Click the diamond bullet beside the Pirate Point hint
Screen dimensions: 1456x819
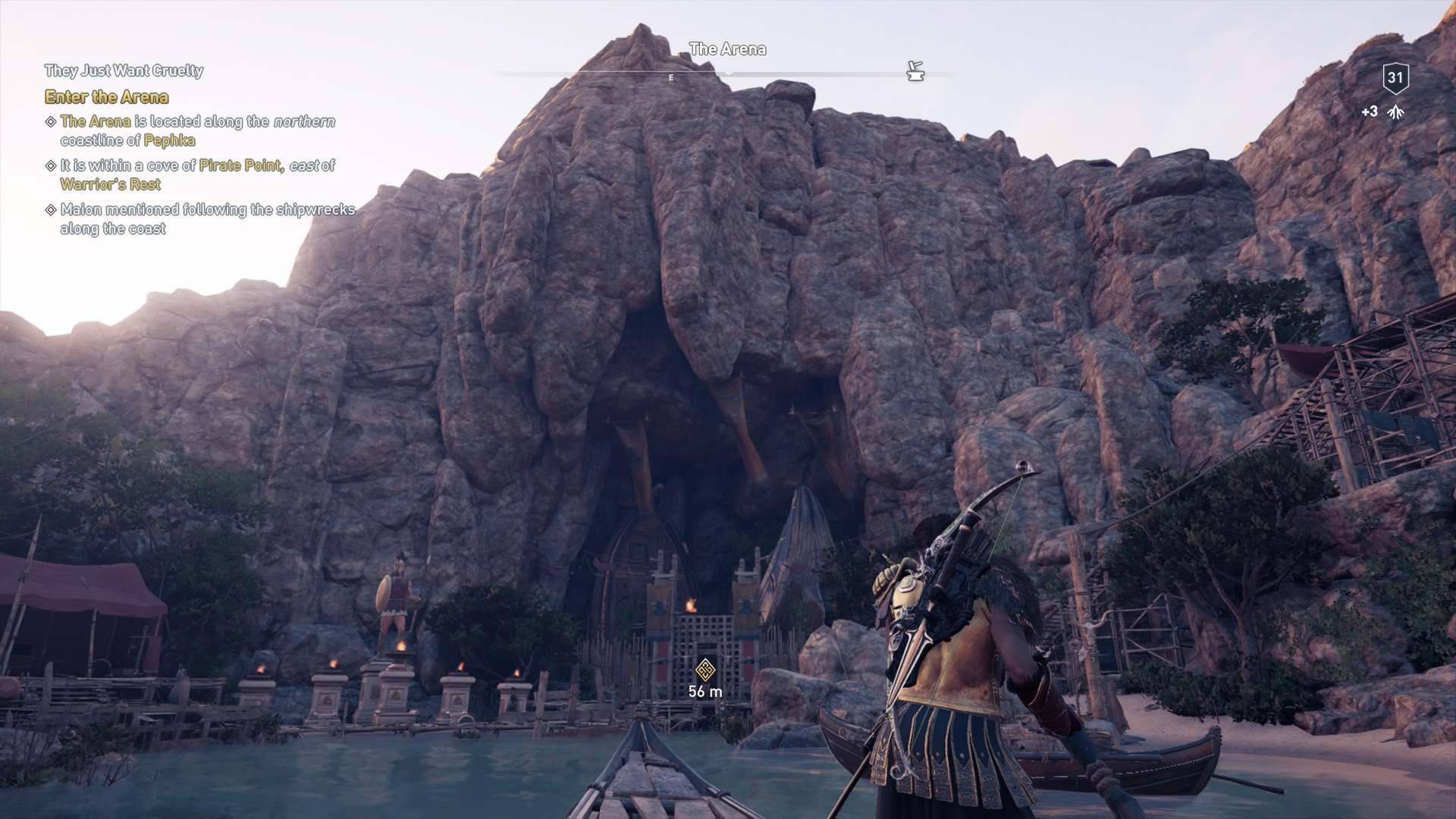coord(50,165)
